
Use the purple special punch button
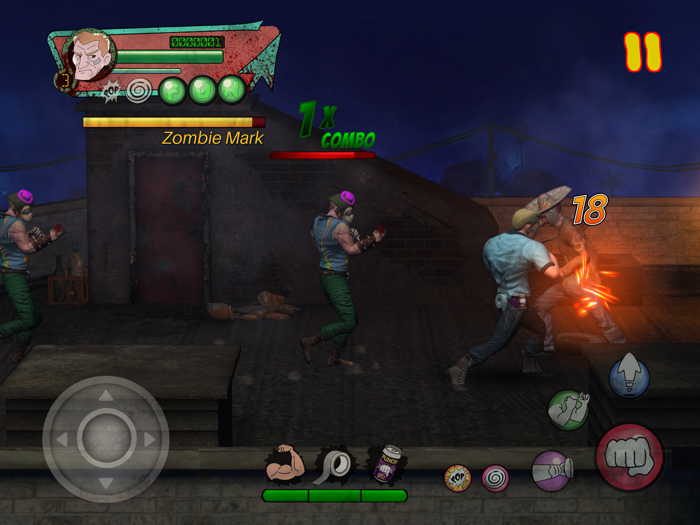pos(551,471)
